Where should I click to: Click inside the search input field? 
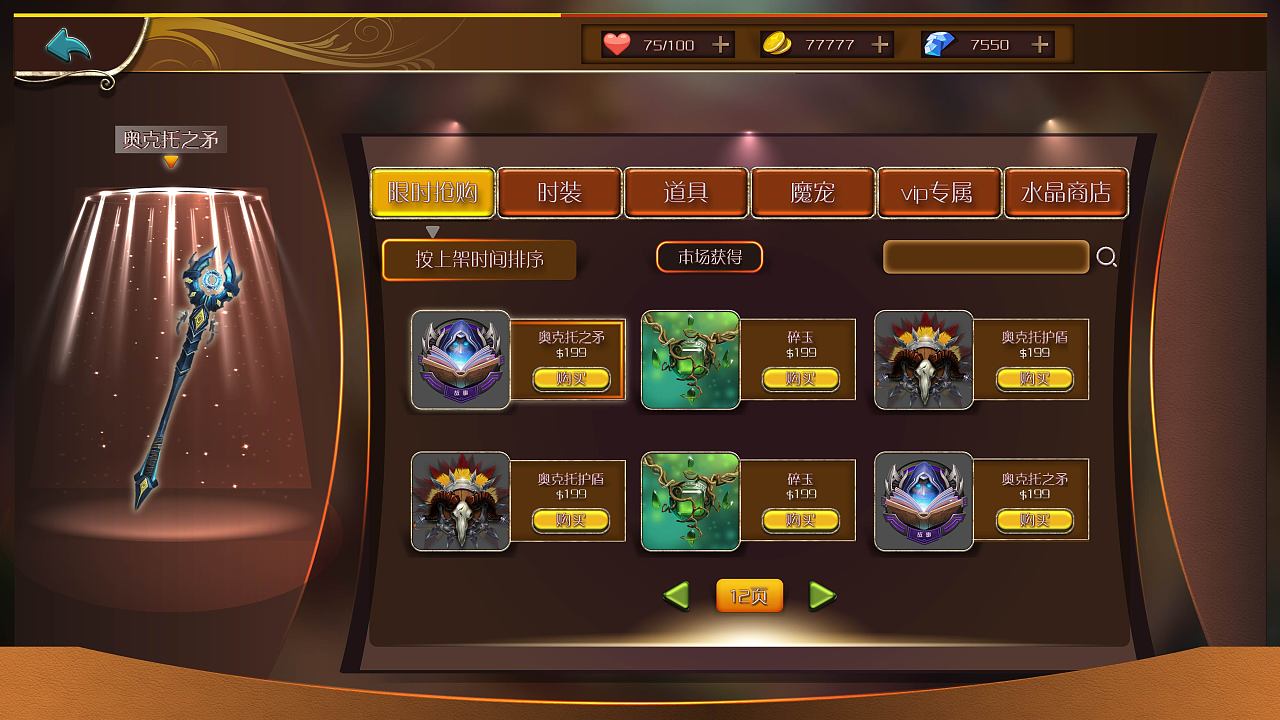click(x=985, y=258)
